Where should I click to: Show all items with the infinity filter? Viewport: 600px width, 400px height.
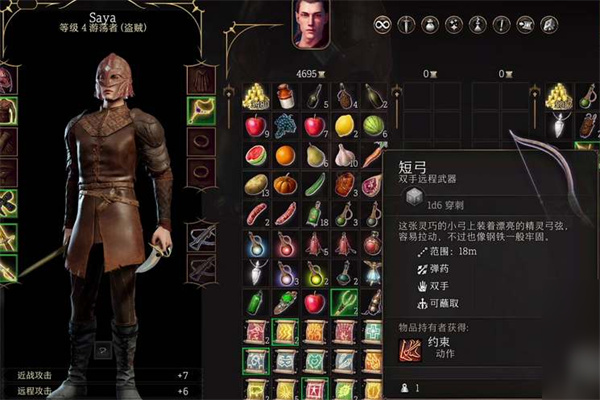tap(381, 23)
